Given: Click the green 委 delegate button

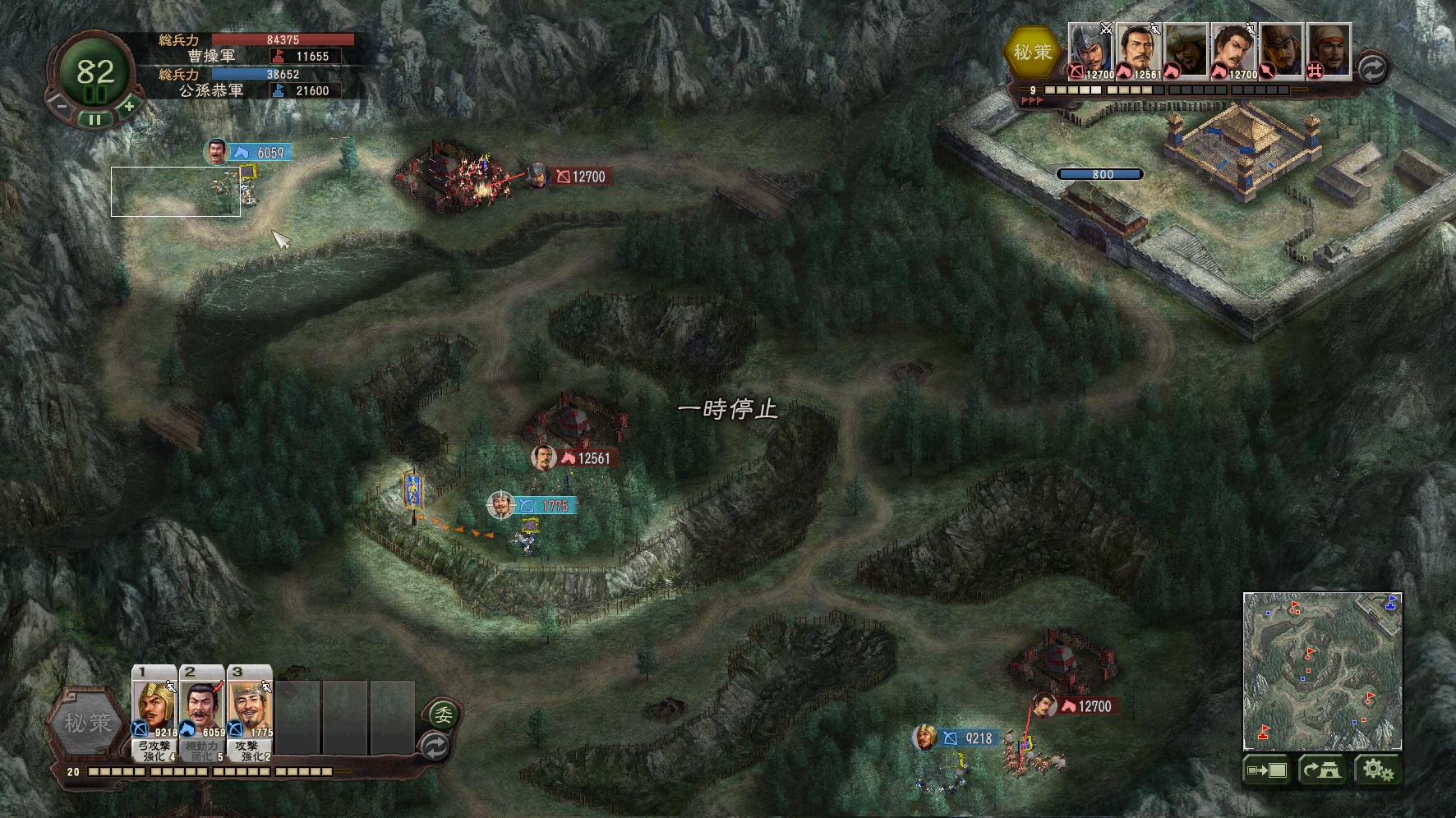Looking at the screenshot, I should [x=443, y=714].
